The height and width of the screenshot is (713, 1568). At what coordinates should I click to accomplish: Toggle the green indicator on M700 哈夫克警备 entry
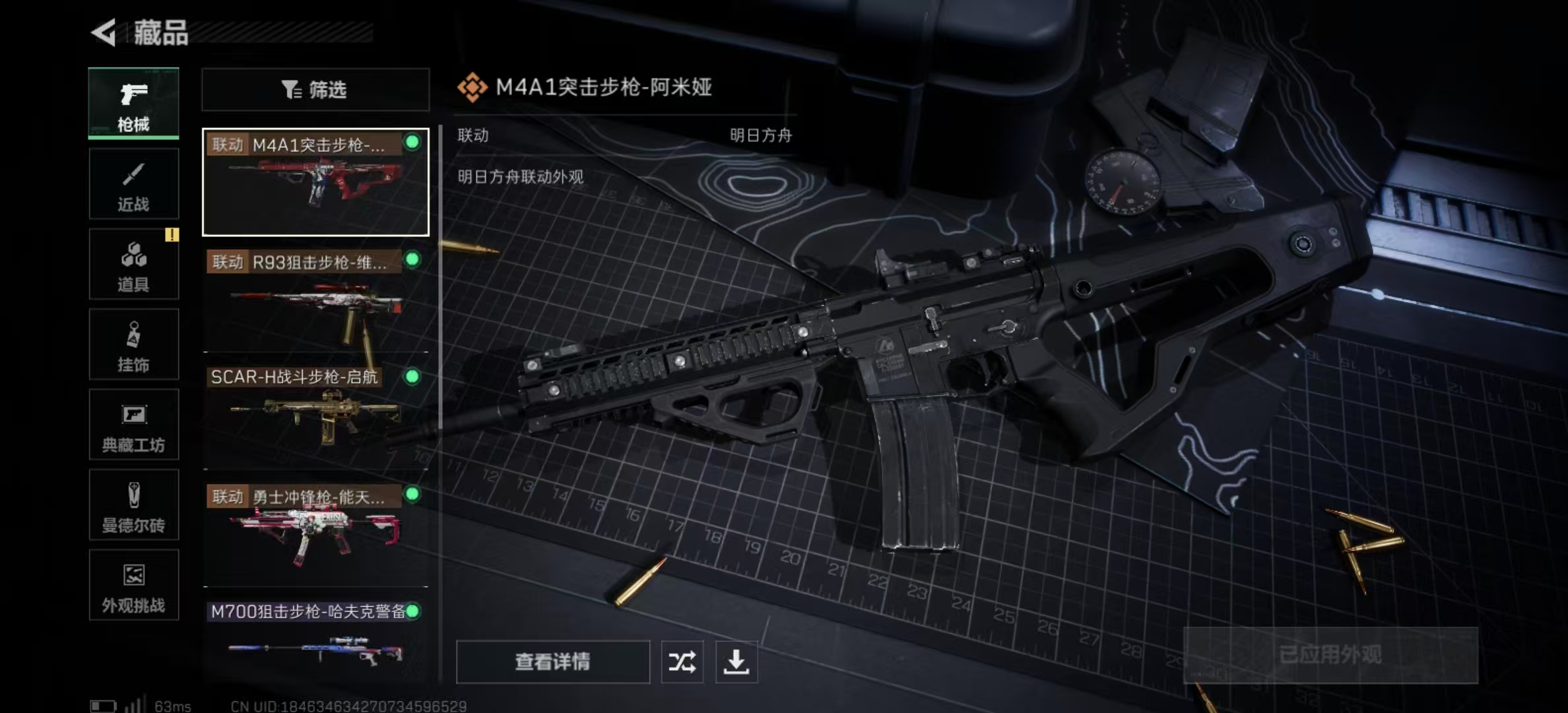pyautogui.click(x=414, y=611)
